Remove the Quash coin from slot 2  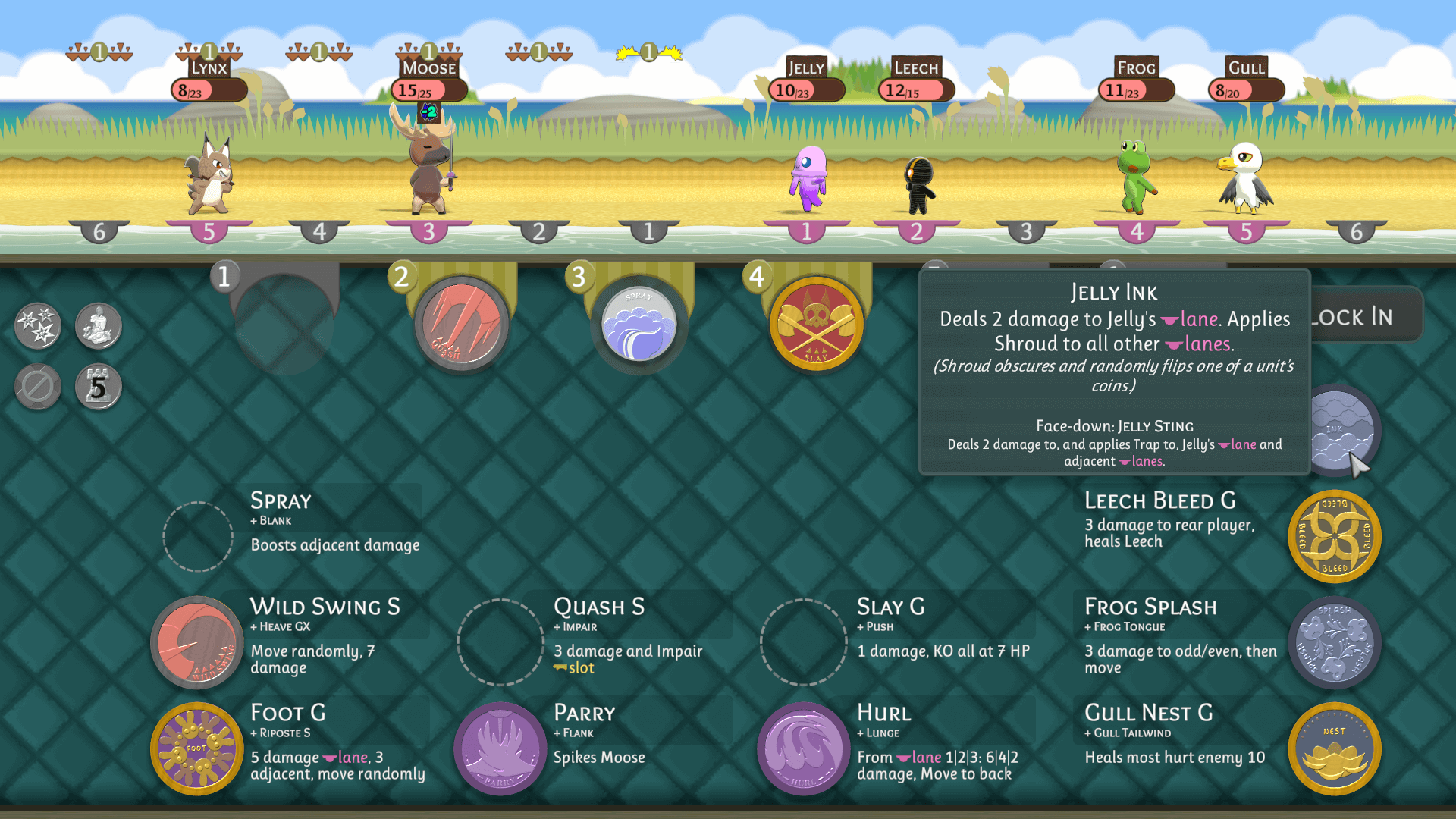[x=462, y=324]
